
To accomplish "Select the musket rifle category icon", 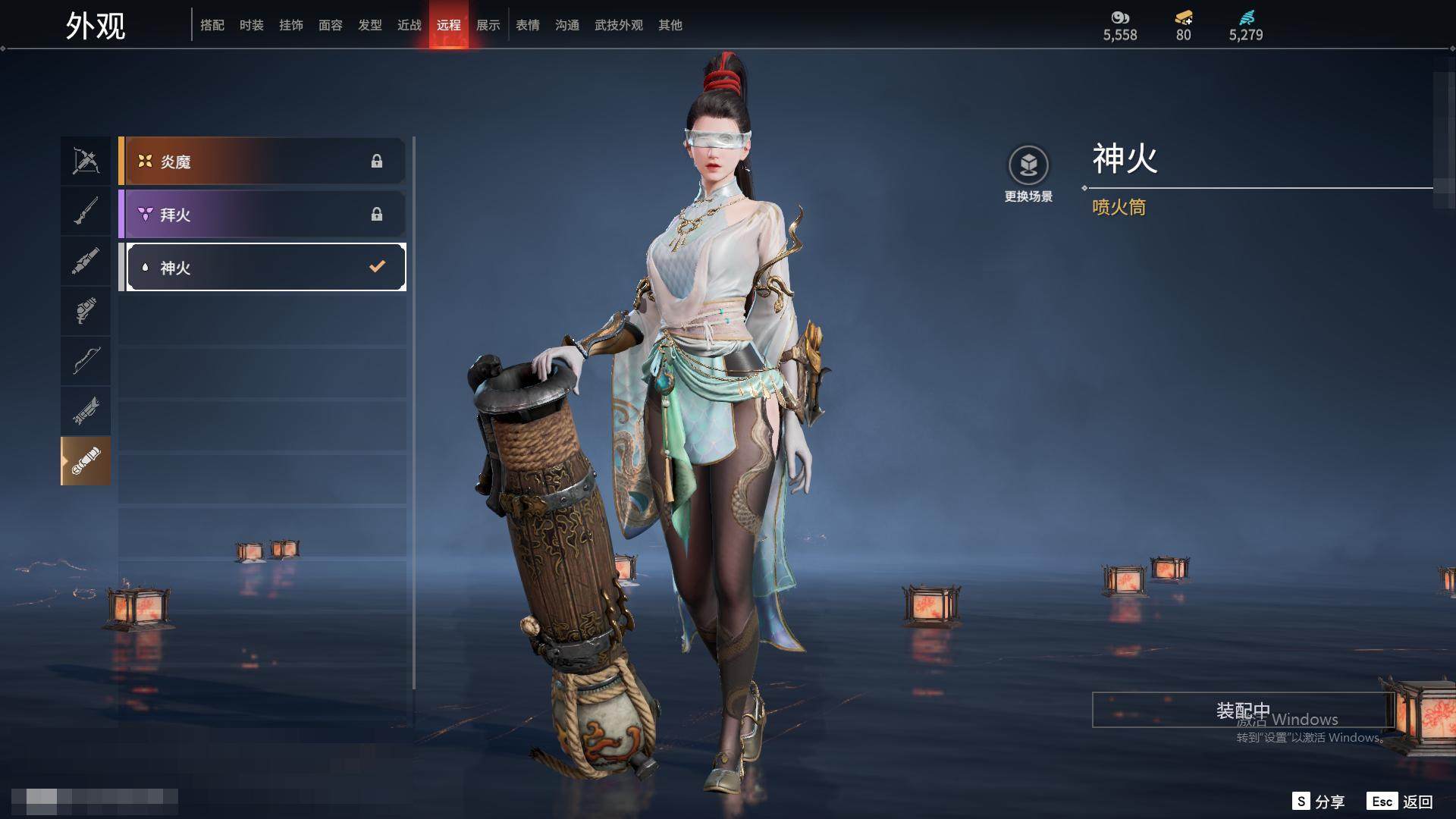I will coord(86,211).
